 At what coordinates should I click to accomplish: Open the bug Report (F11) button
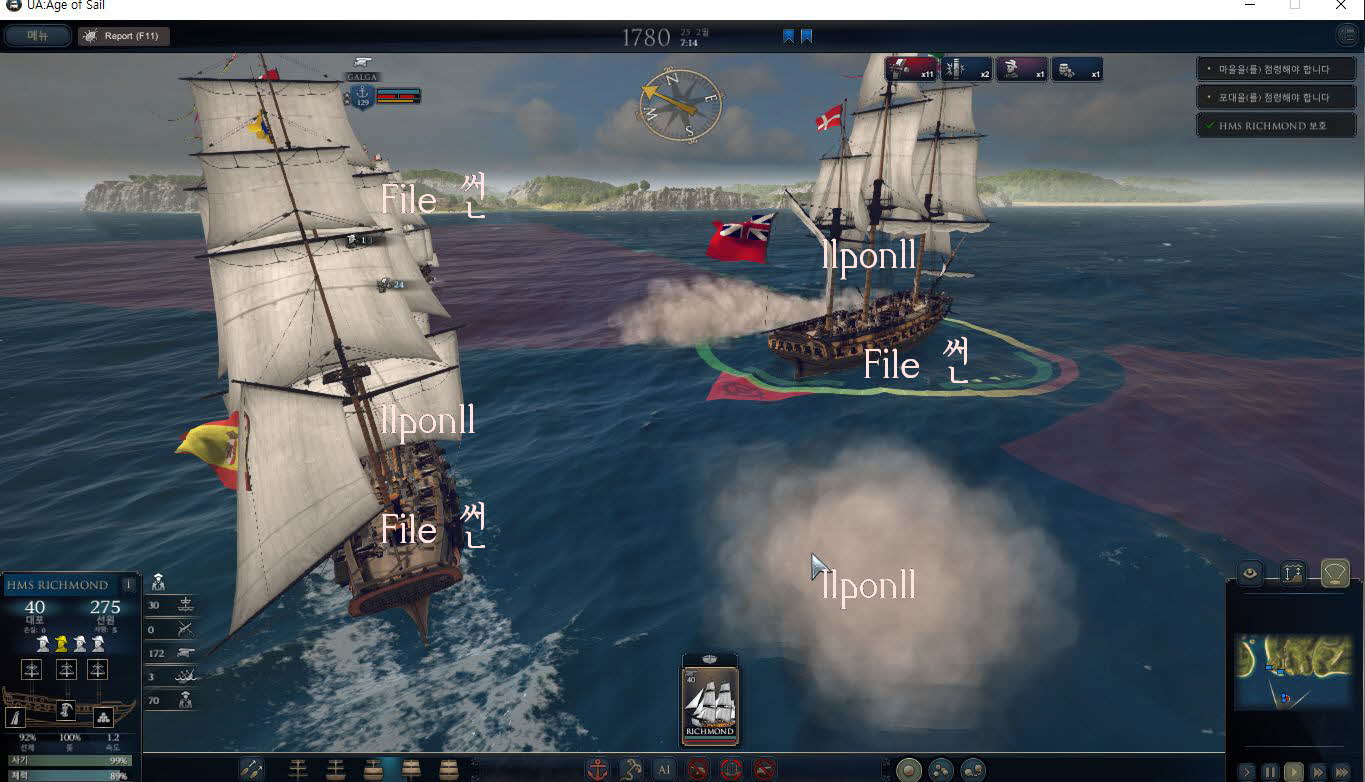coord(124,36)
